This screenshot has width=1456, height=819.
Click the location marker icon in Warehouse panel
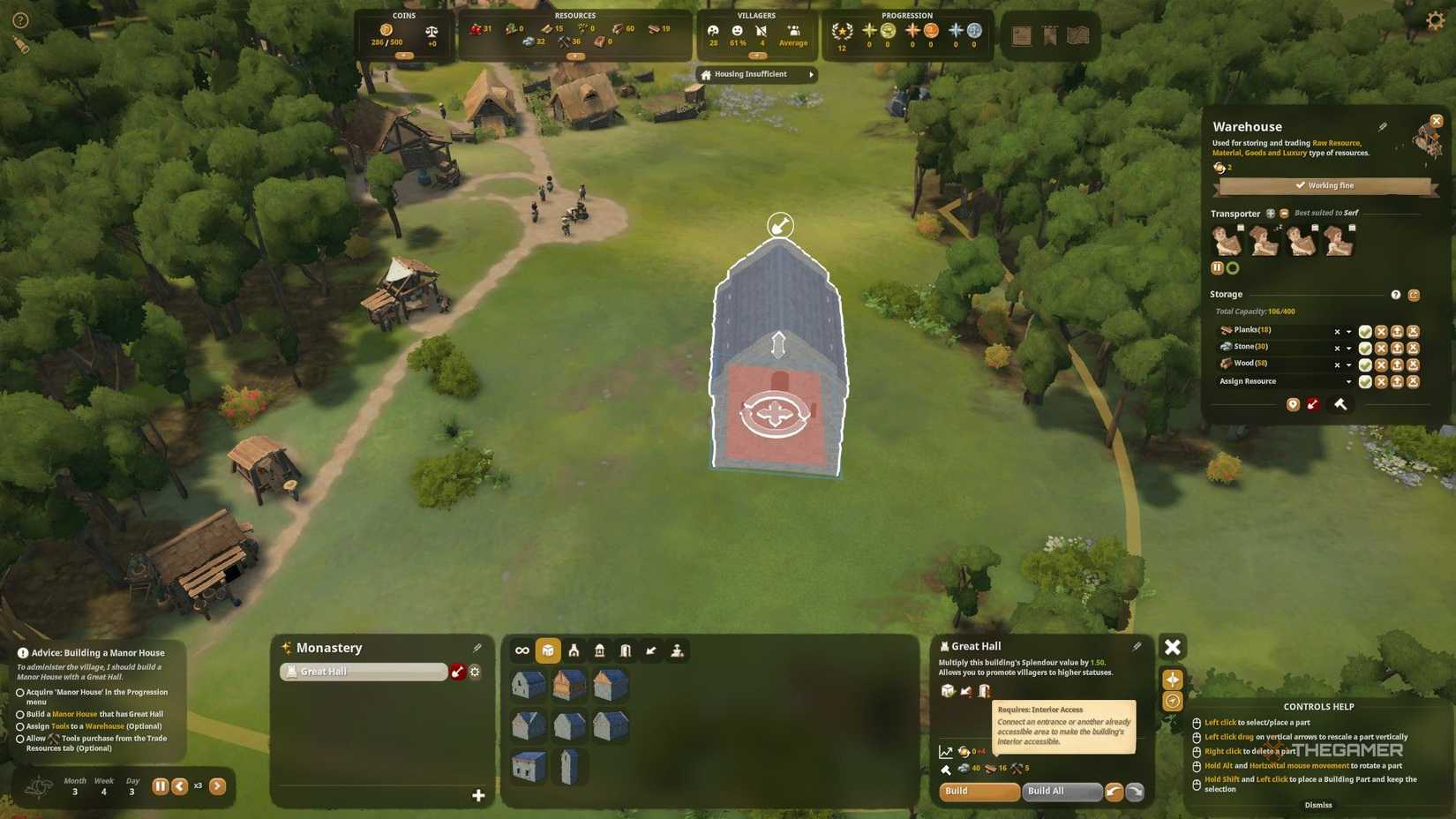click(x=1293, y=404)
